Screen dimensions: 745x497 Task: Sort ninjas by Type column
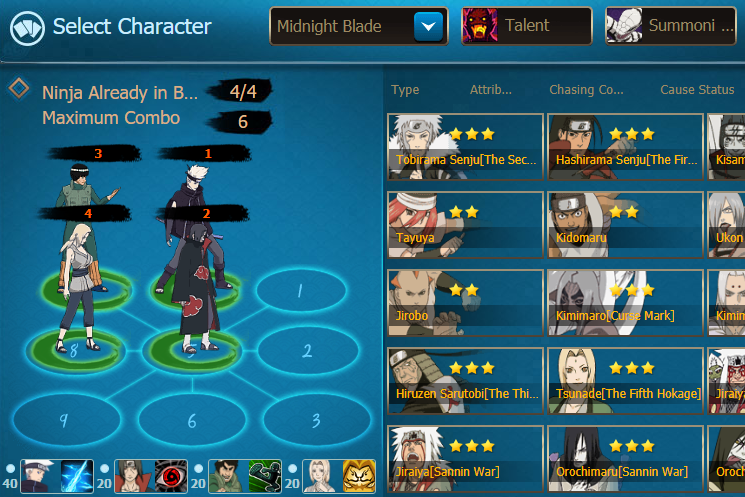[x=405, y=90]
